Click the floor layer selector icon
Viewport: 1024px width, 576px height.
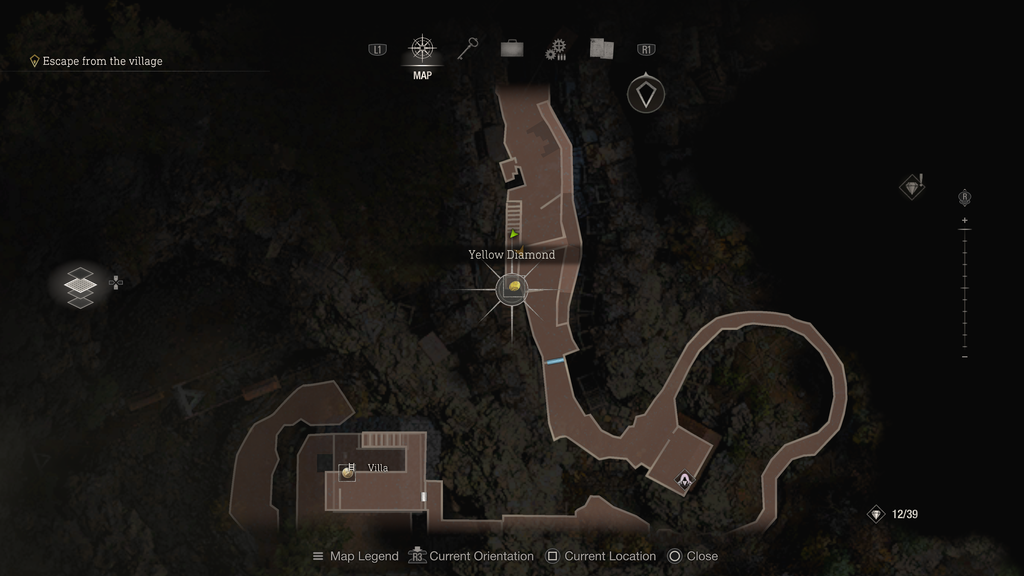80,284
